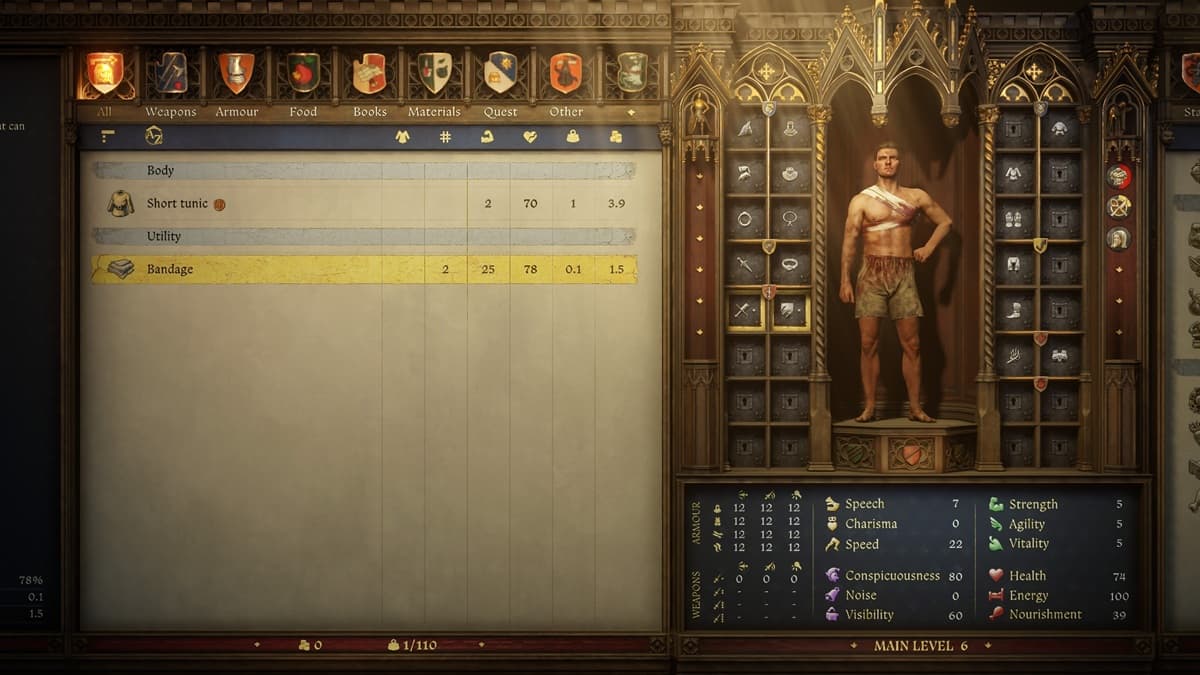Click the gloves equipment slot

(1014, 219)
